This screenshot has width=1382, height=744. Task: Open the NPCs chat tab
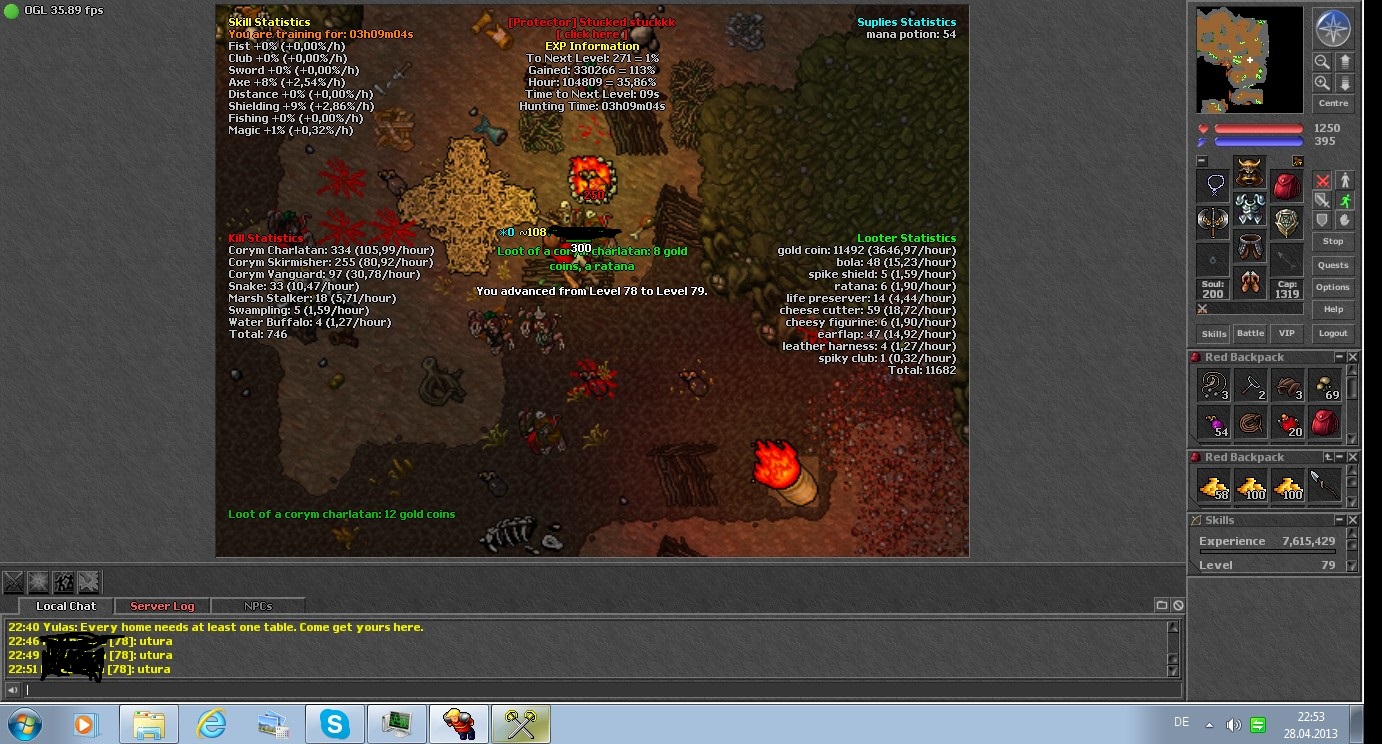258,606
